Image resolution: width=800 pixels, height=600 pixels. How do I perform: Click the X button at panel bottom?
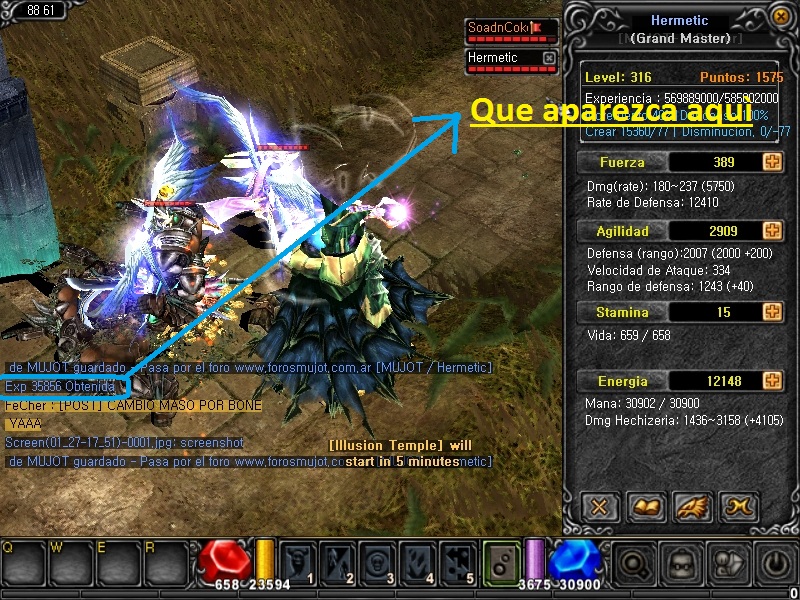(599, 506)
